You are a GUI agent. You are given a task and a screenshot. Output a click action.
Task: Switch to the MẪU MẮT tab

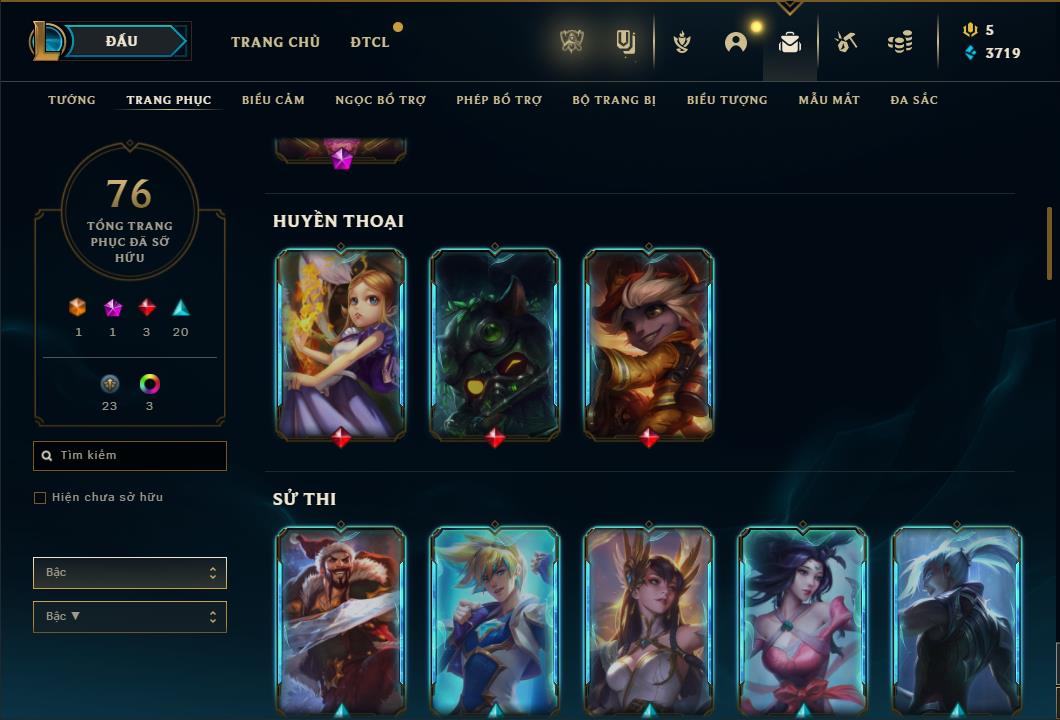coord(829,100)
